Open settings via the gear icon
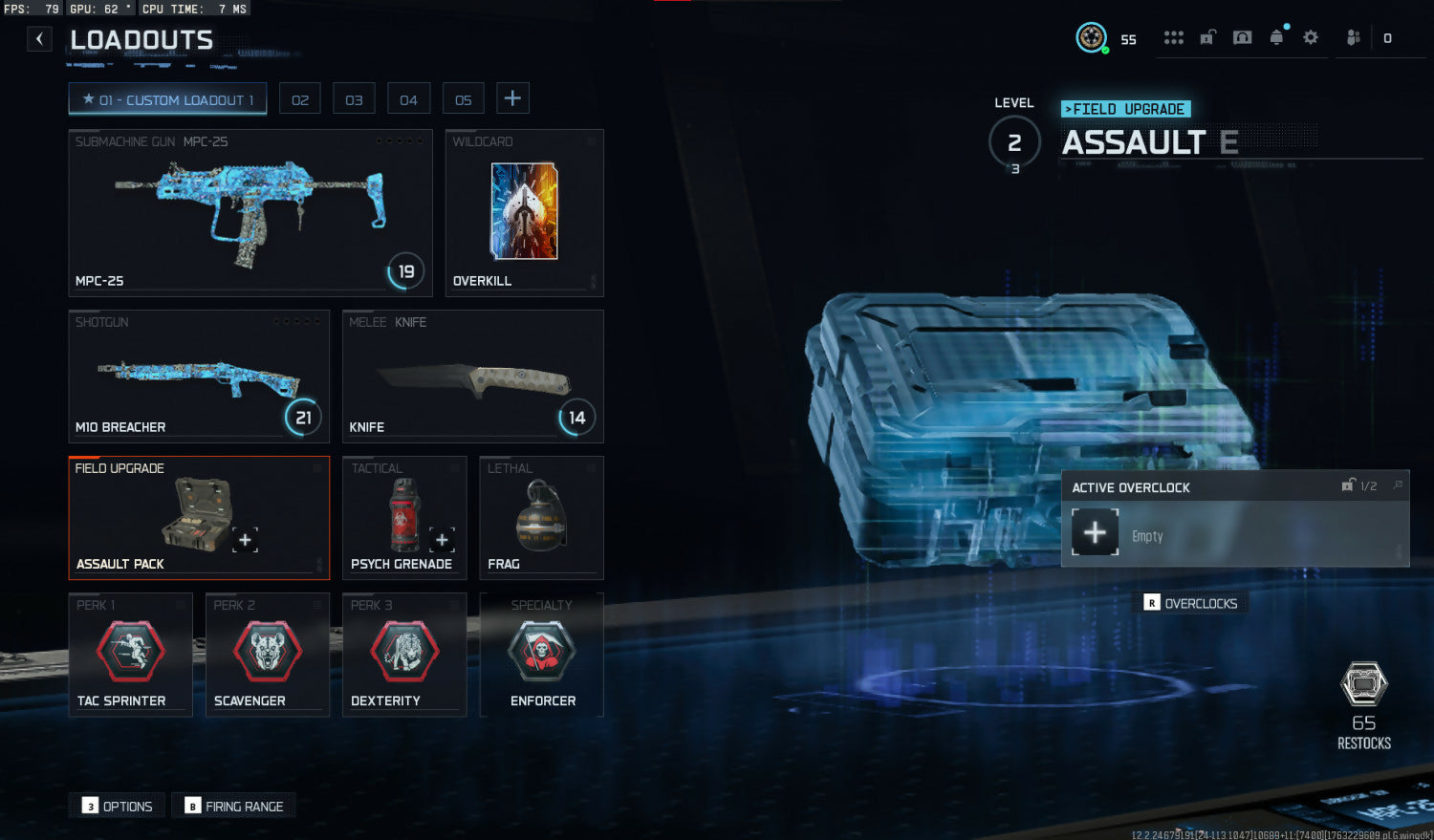 click(x=1311, y=37)
